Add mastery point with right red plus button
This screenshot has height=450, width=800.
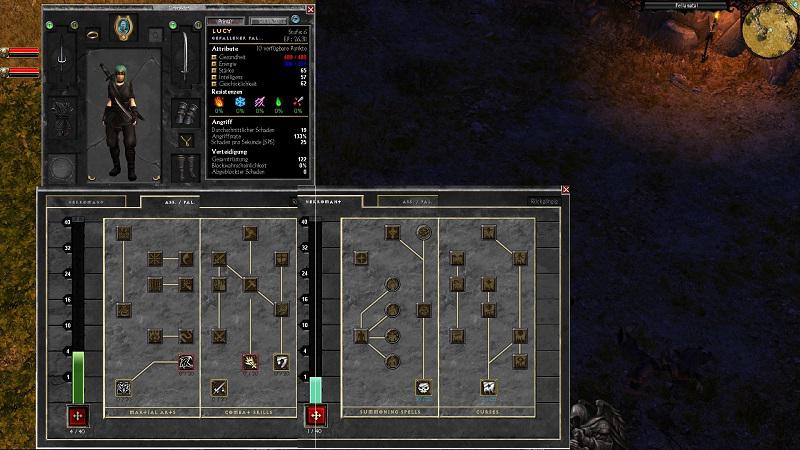[316, 416]
